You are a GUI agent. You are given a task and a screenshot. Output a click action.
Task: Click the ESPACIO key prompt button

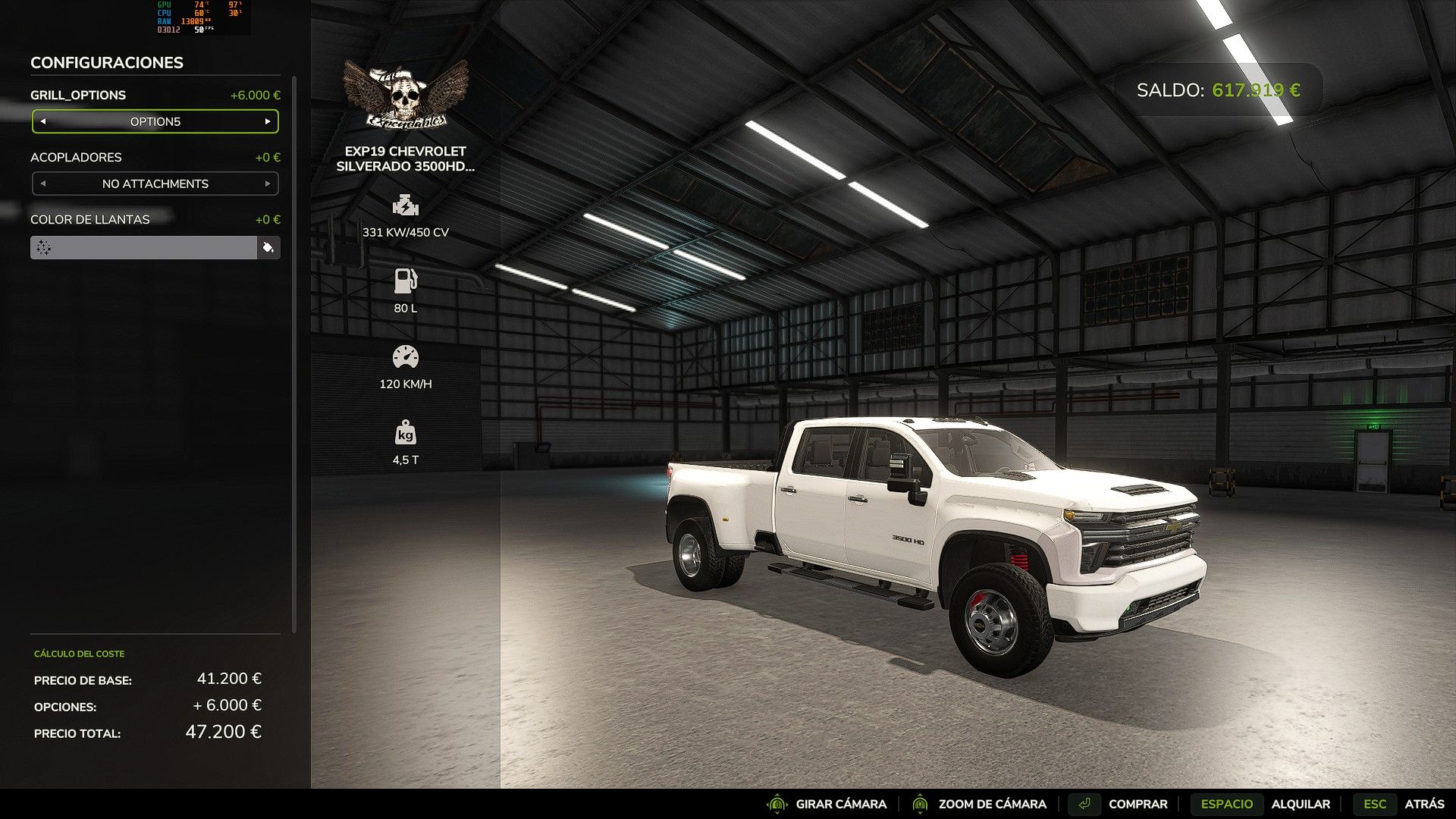(x=1227, y=804)
